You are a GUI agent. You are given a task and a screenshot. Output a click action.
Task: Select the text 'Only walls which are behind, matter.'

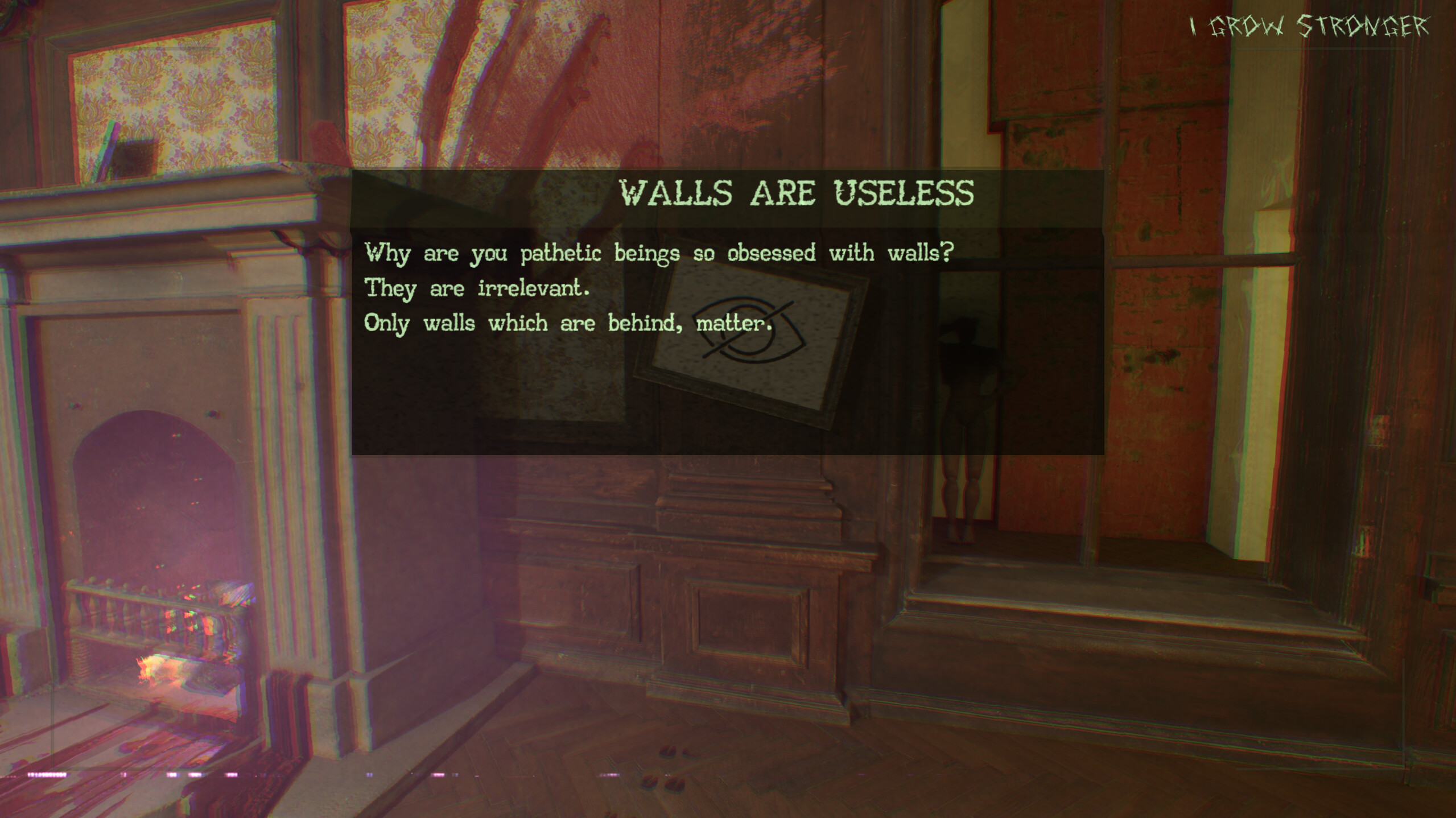click(566, 324)
